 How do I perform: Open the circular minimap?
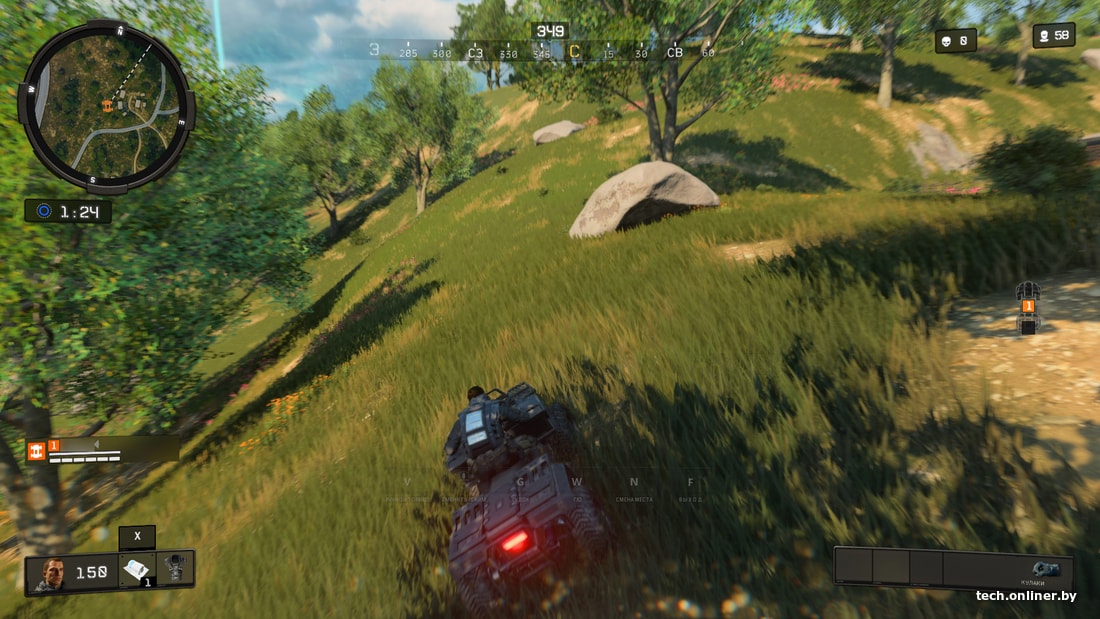click(x=105, y=106)
